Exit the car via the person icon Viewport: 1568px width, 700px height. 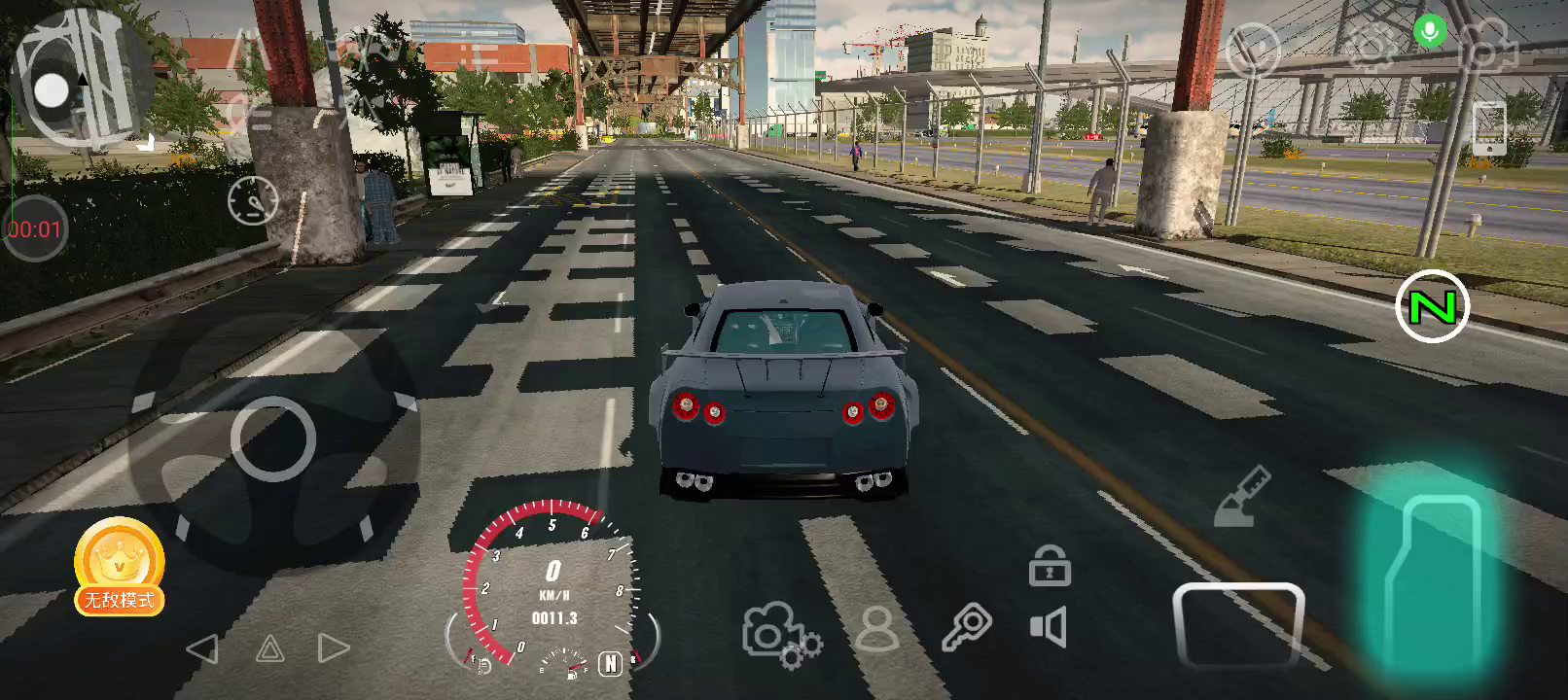pos(876,628)
